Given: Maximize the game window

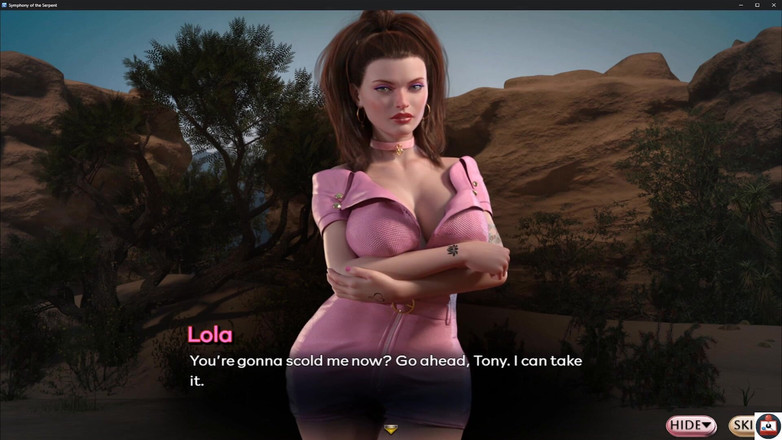Looking at the screenshot, I should pos(757,5).
